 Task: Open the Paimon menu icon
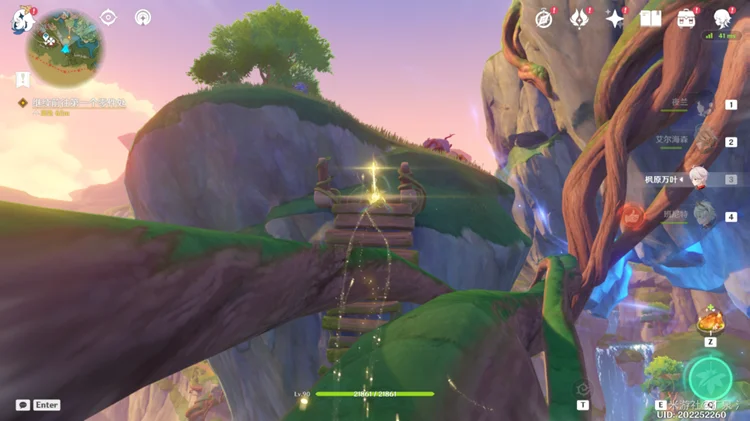[x=23, y=21]
